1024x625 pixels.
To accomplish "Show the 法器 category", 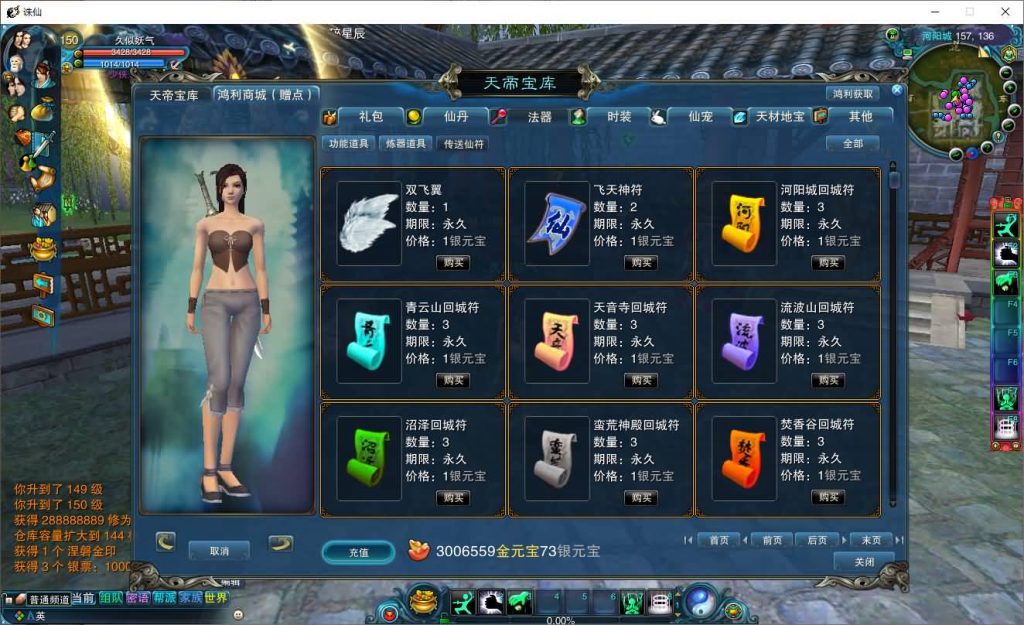I will point(539,117).
